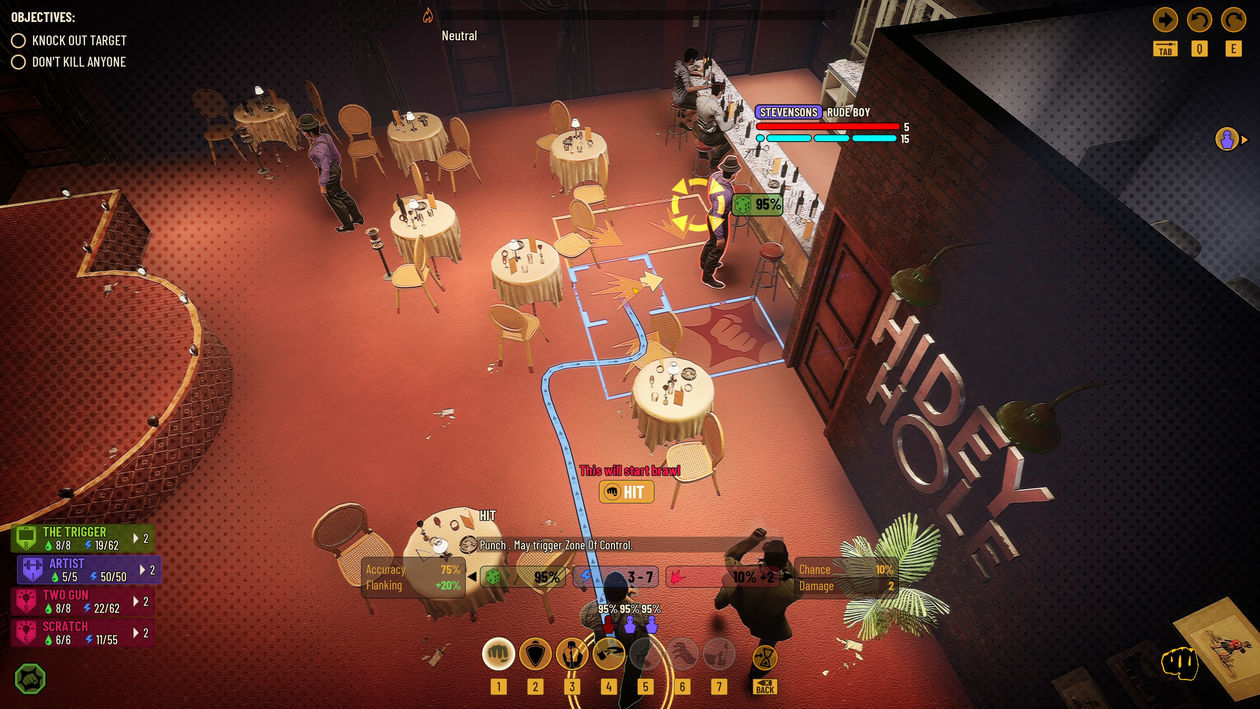1260x709 pixels.
Task: Click the hourglass end-turn icon
Action: pyautogui.click(x=765, y=656)
